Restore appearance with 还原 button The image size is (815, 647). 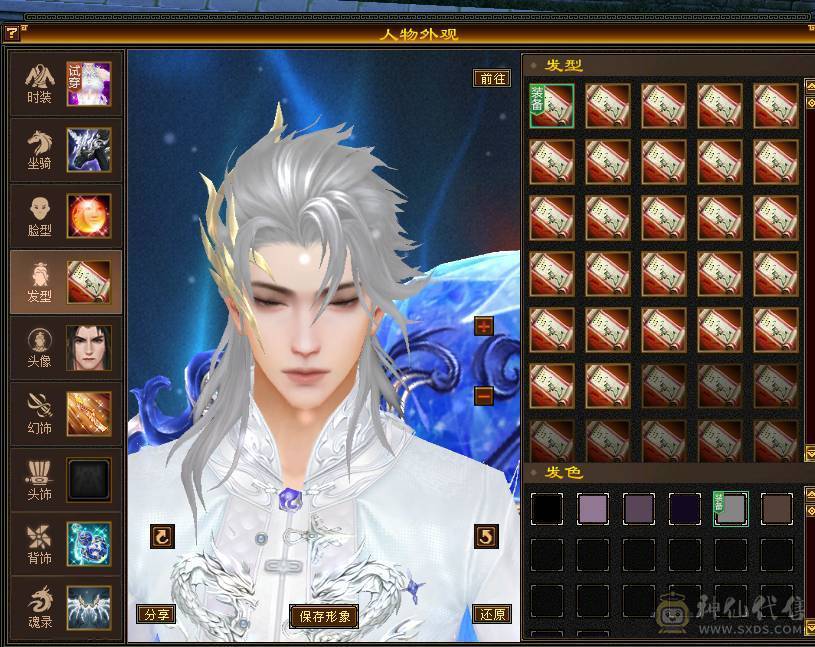[x=492, y=615]
